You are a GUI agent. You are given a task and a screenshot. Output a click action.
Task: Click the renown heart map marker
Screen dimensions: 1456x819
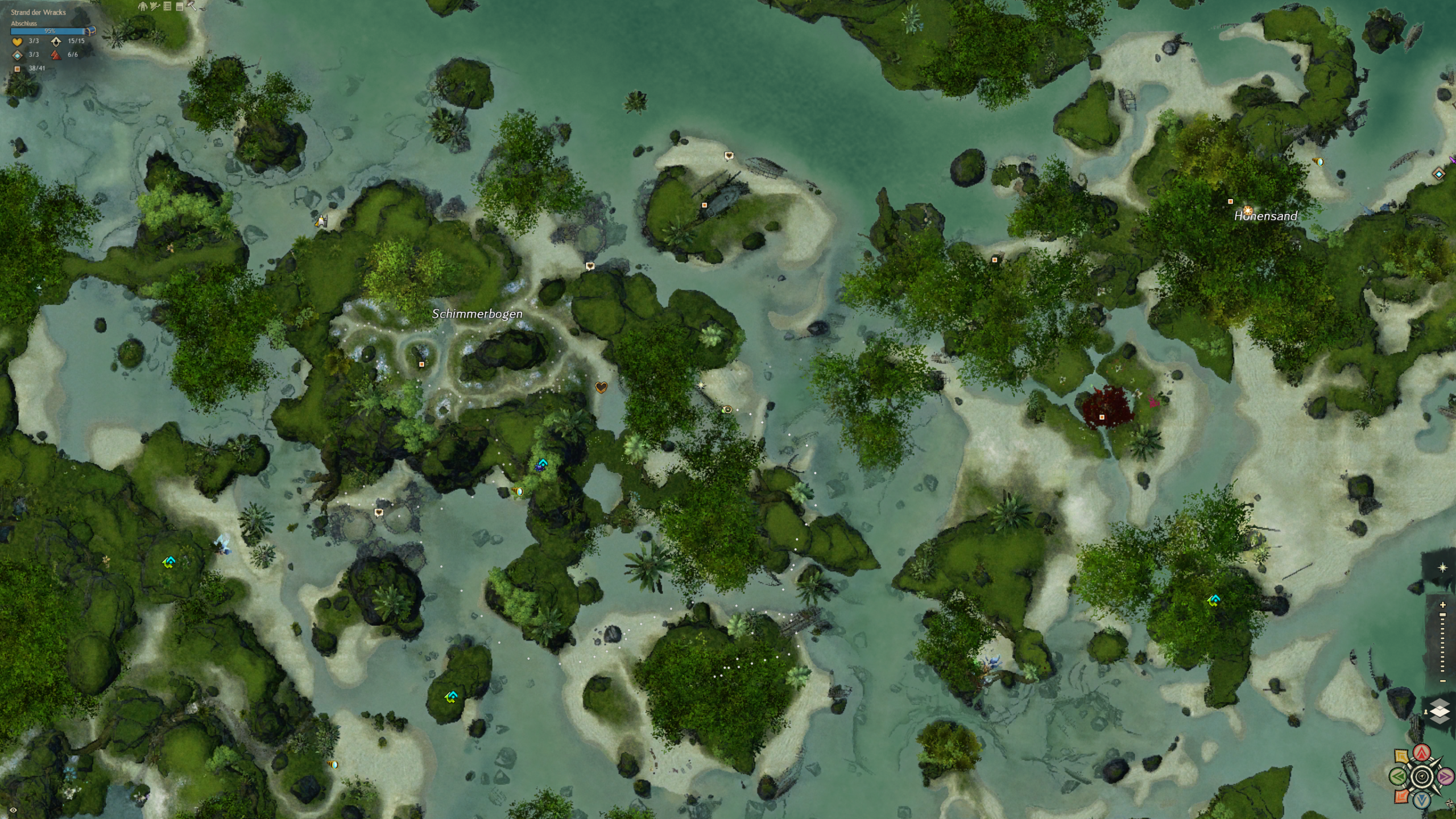pos(601,387)
